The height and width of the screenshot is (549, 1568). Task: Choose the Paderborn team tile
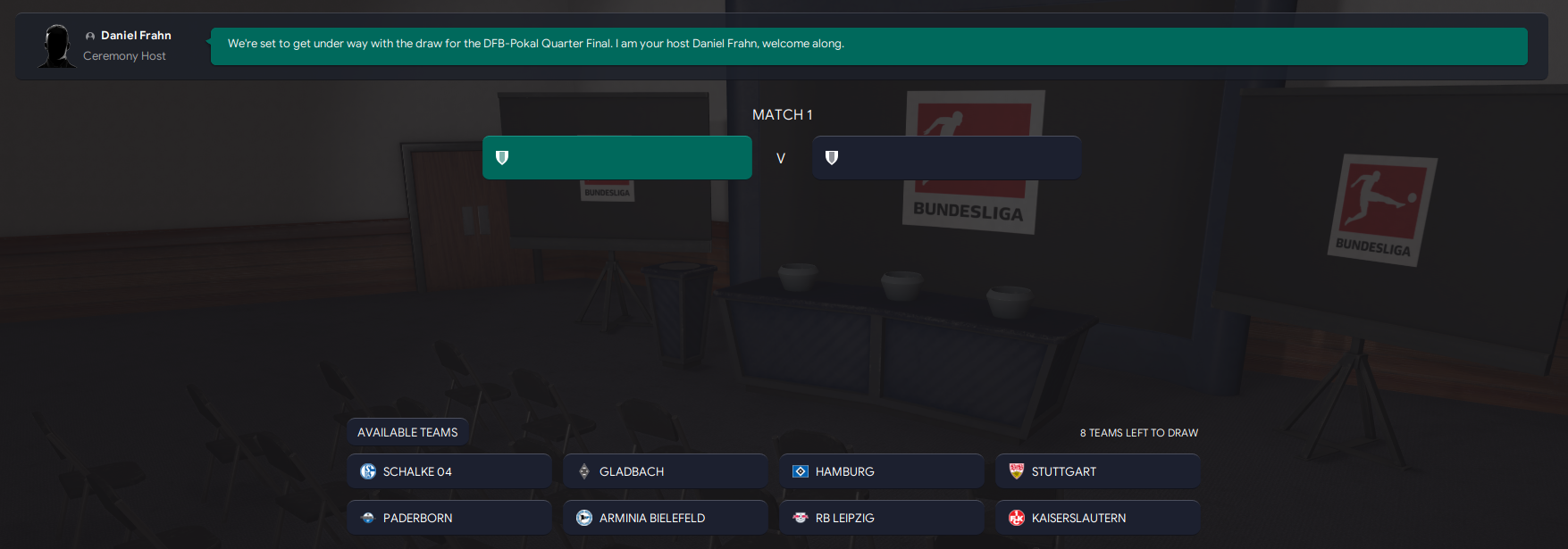[449, 518]
